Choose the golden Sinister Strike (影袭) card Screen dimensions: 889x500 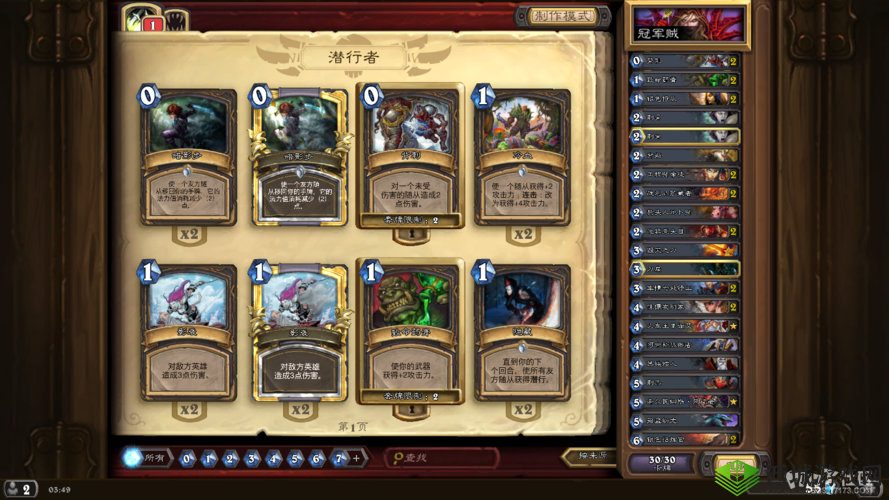(299, 335)
